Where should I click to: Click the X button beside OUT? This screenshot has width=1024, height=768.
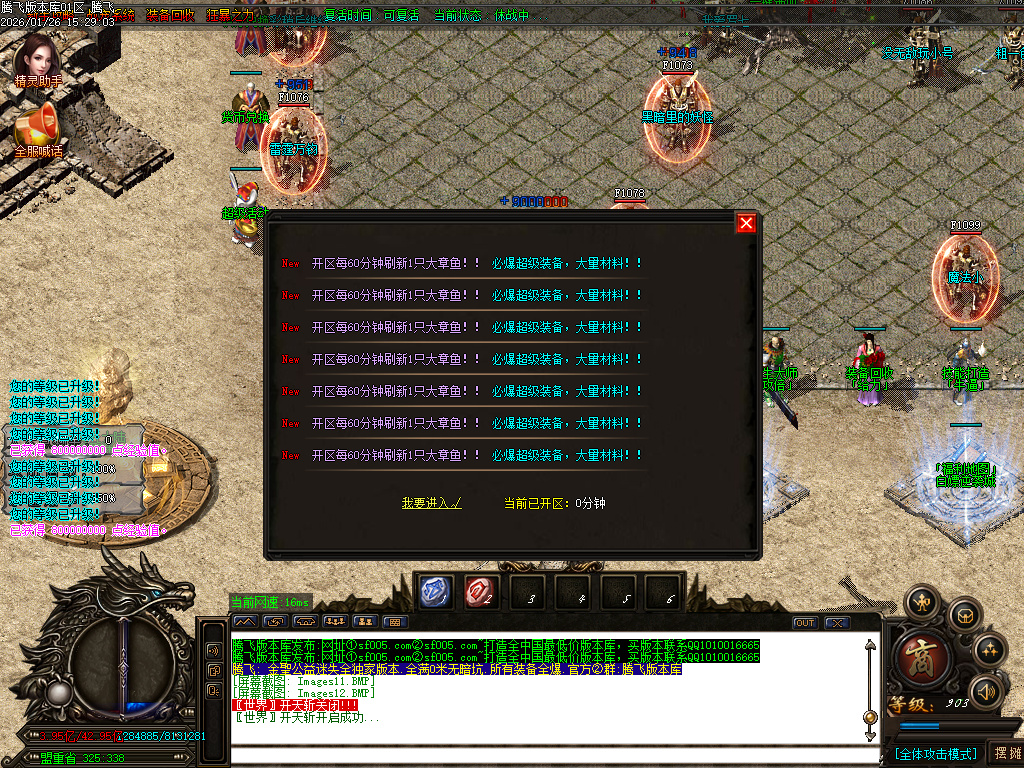tap(837, 622)
